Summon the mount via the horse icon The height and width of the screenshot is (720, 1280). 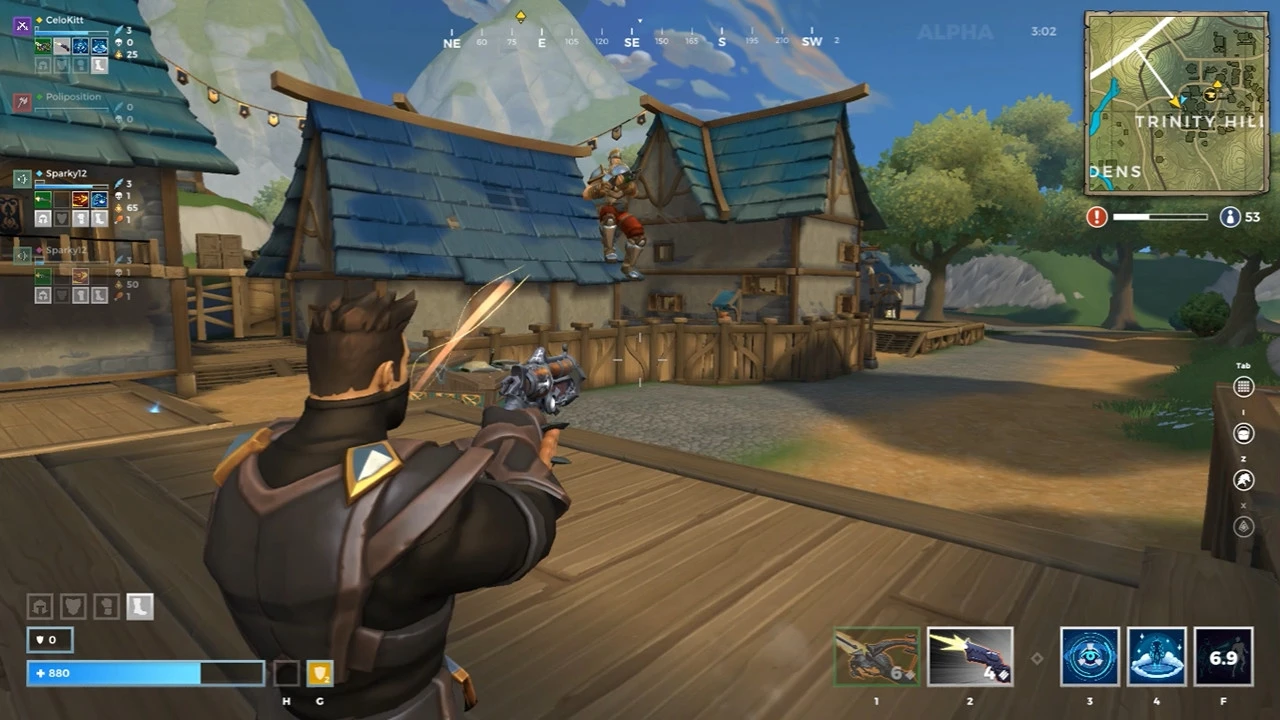point(1243,480)
